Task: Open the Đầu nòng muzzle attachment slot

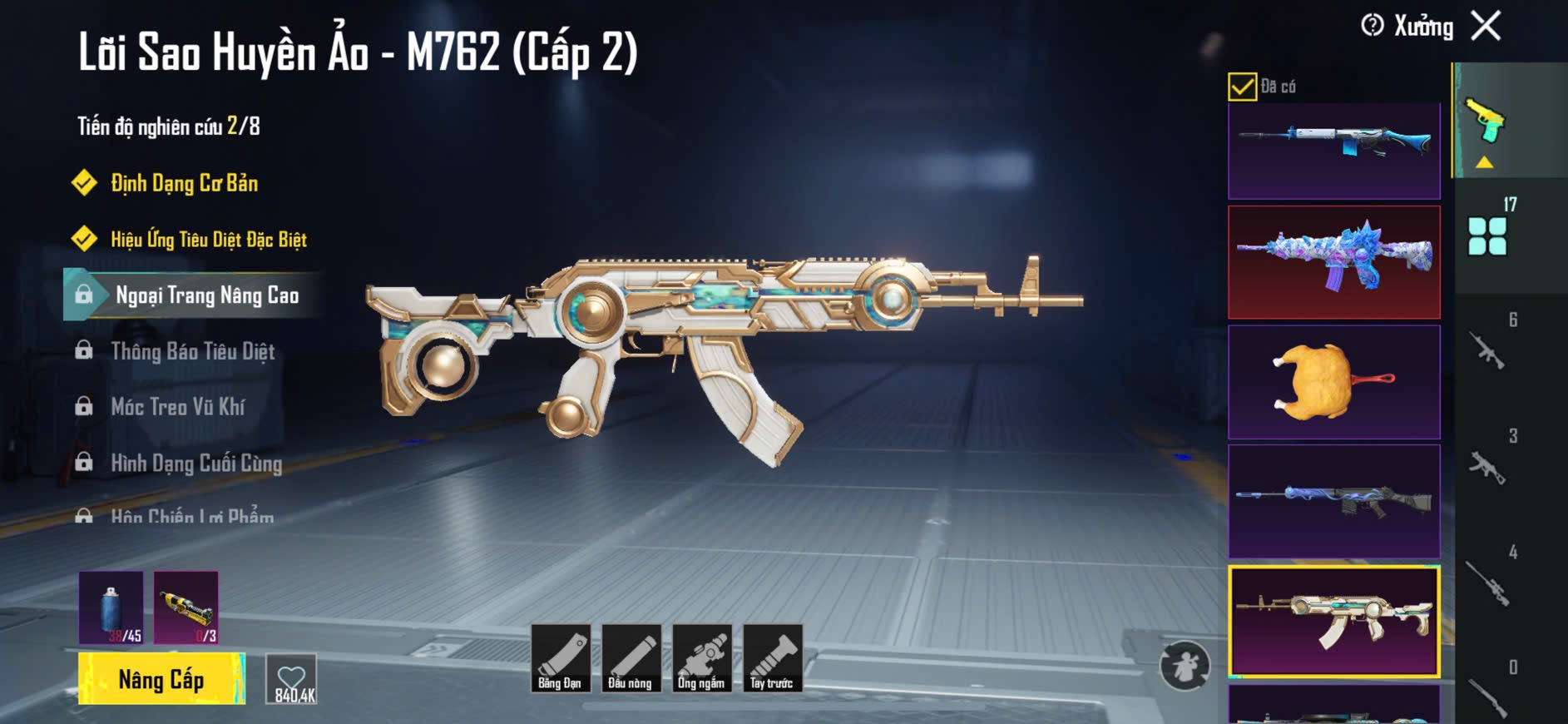Action: coord(631,658)
